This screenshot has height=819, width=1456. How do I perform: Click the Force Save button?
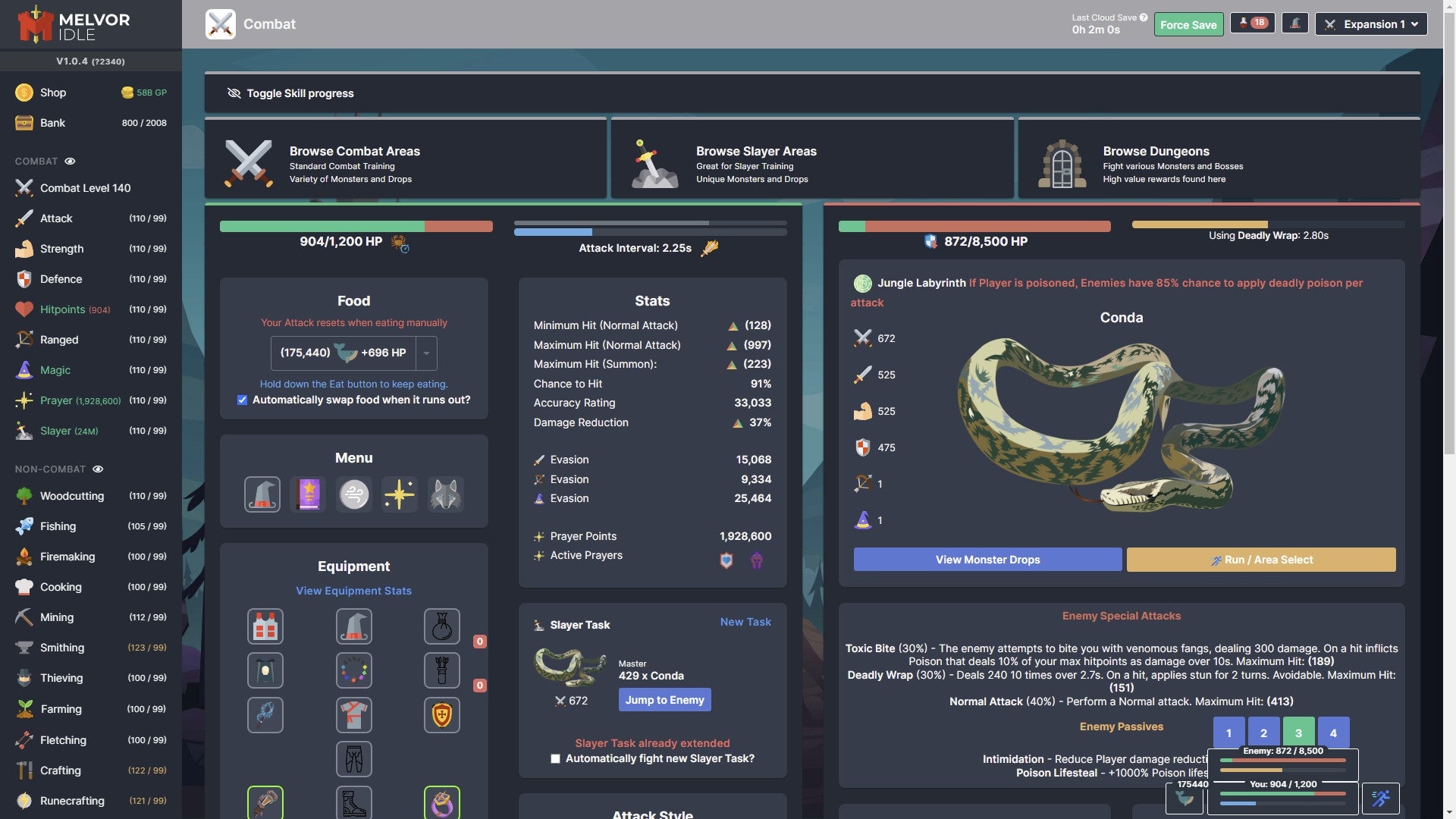coord(1188,24)
